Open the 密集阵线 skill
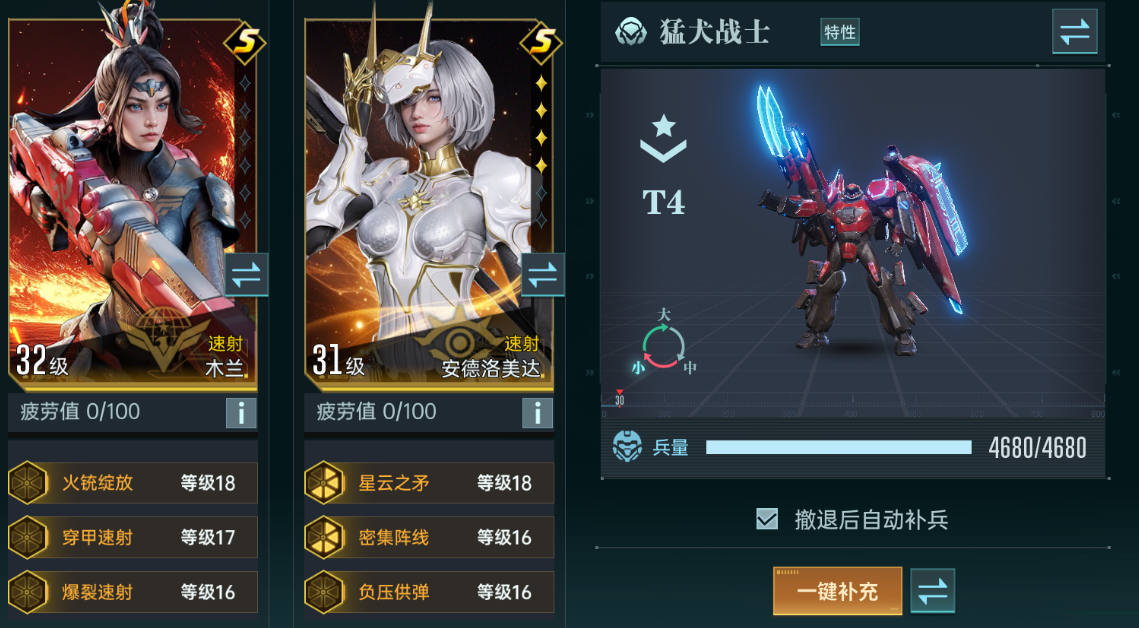Screen dimensions: 1139x628 click(x=429, y=538)
